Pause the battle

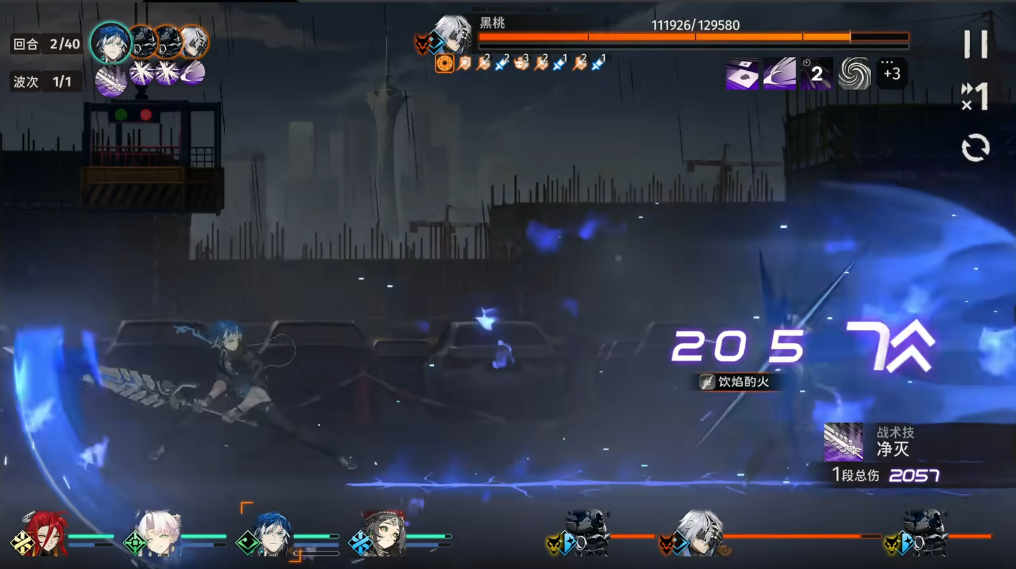pyautogui.click(x=975, y=44)
